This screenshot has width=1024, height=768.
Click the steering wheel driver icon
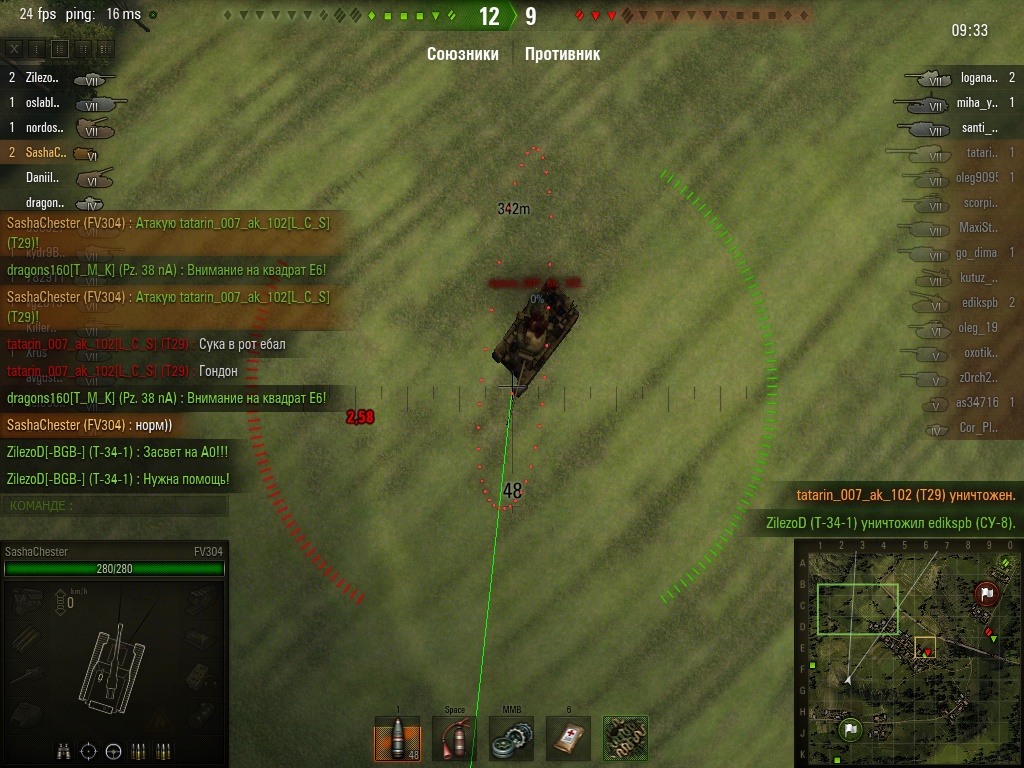point(113,751)
